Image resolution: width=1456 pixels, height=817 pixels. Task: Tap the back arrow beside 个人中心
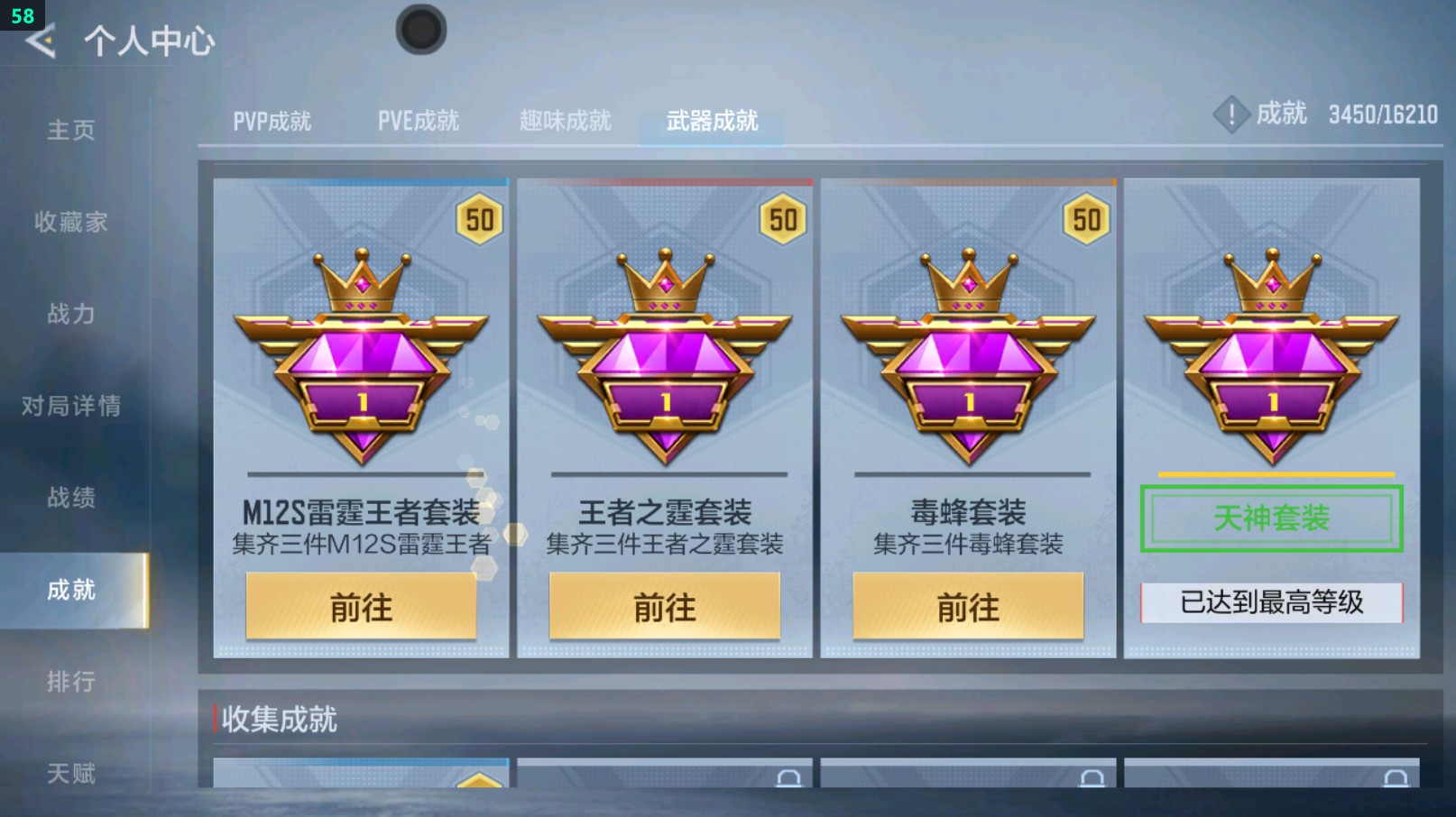[x=42, y=40]
